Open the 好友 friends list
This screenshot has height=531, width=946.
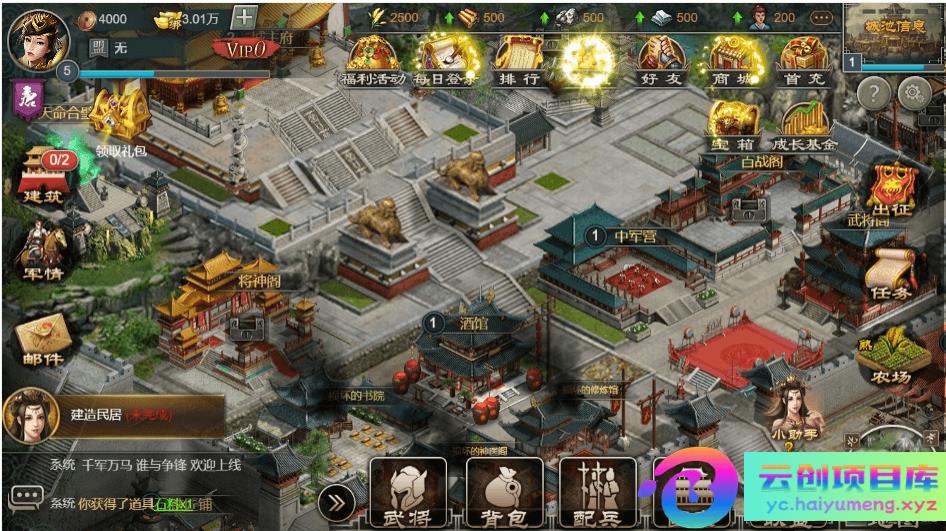[x=659, y=60]
